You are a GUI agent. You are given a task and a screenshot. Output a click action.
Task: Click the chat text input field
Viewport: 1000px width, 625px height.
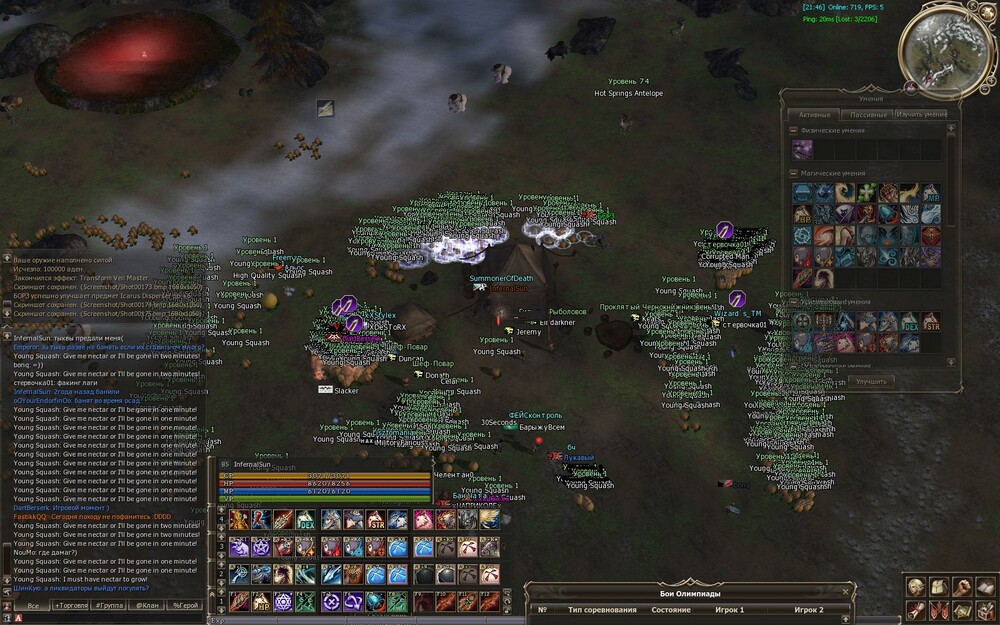tap(110, 619)
